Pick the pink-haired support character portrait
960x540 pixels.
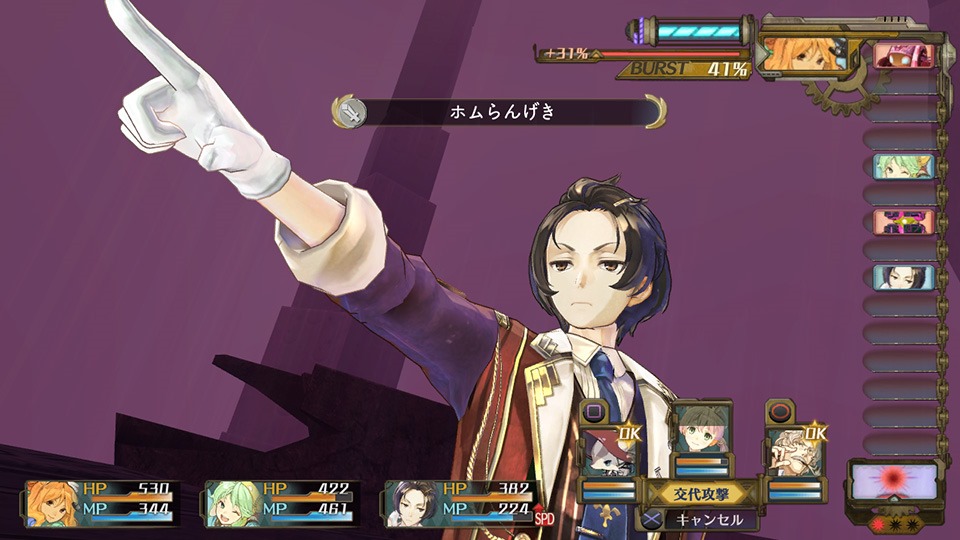coord(700,432)
